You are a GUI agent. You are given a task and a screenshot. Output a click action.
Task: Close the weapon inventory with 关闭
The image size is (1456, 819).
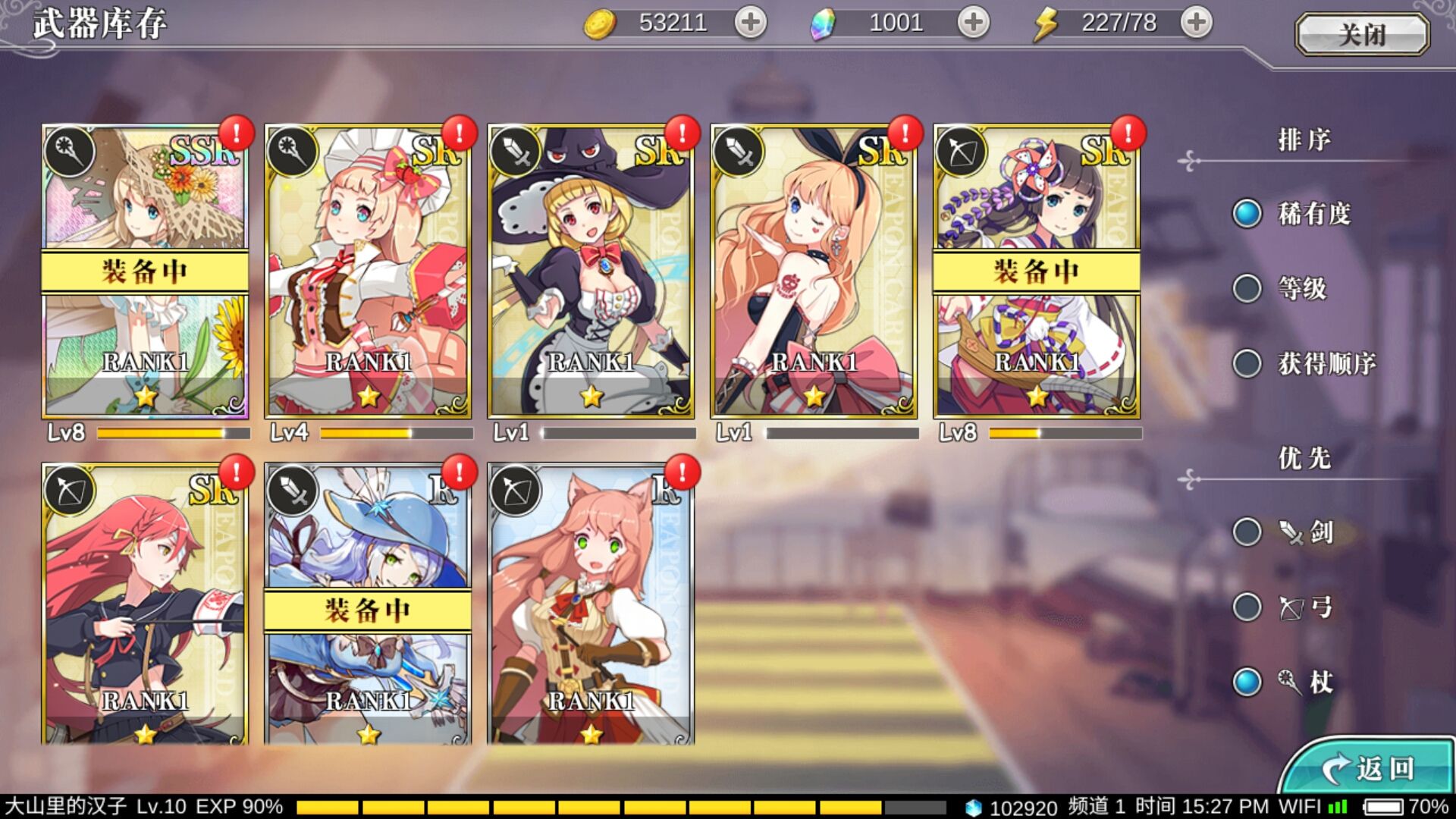[x=1362, y=35]
